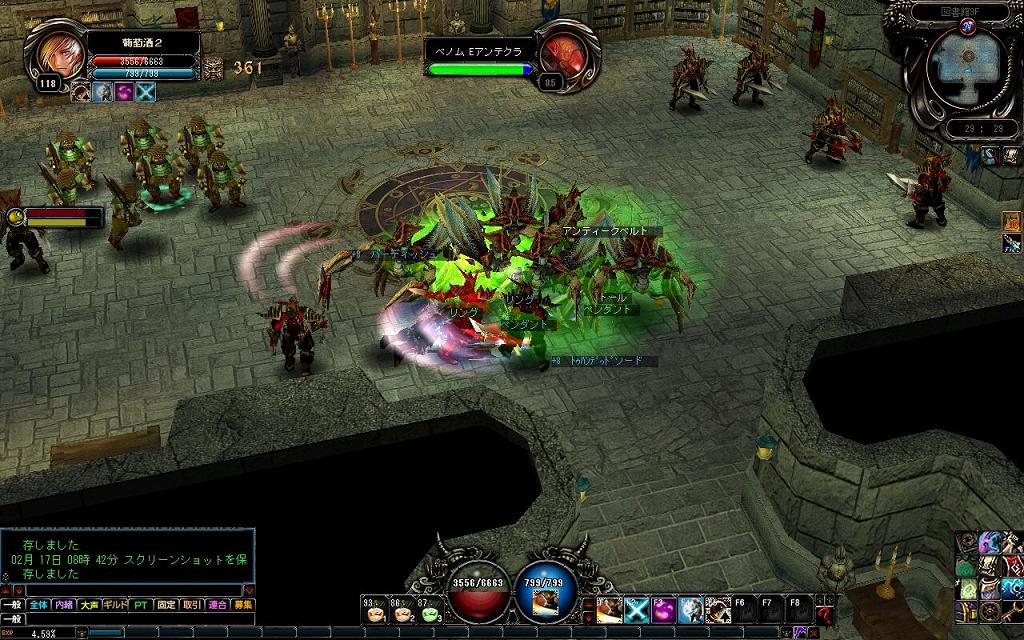Use the green potion in slot 3

pos(429,612)
